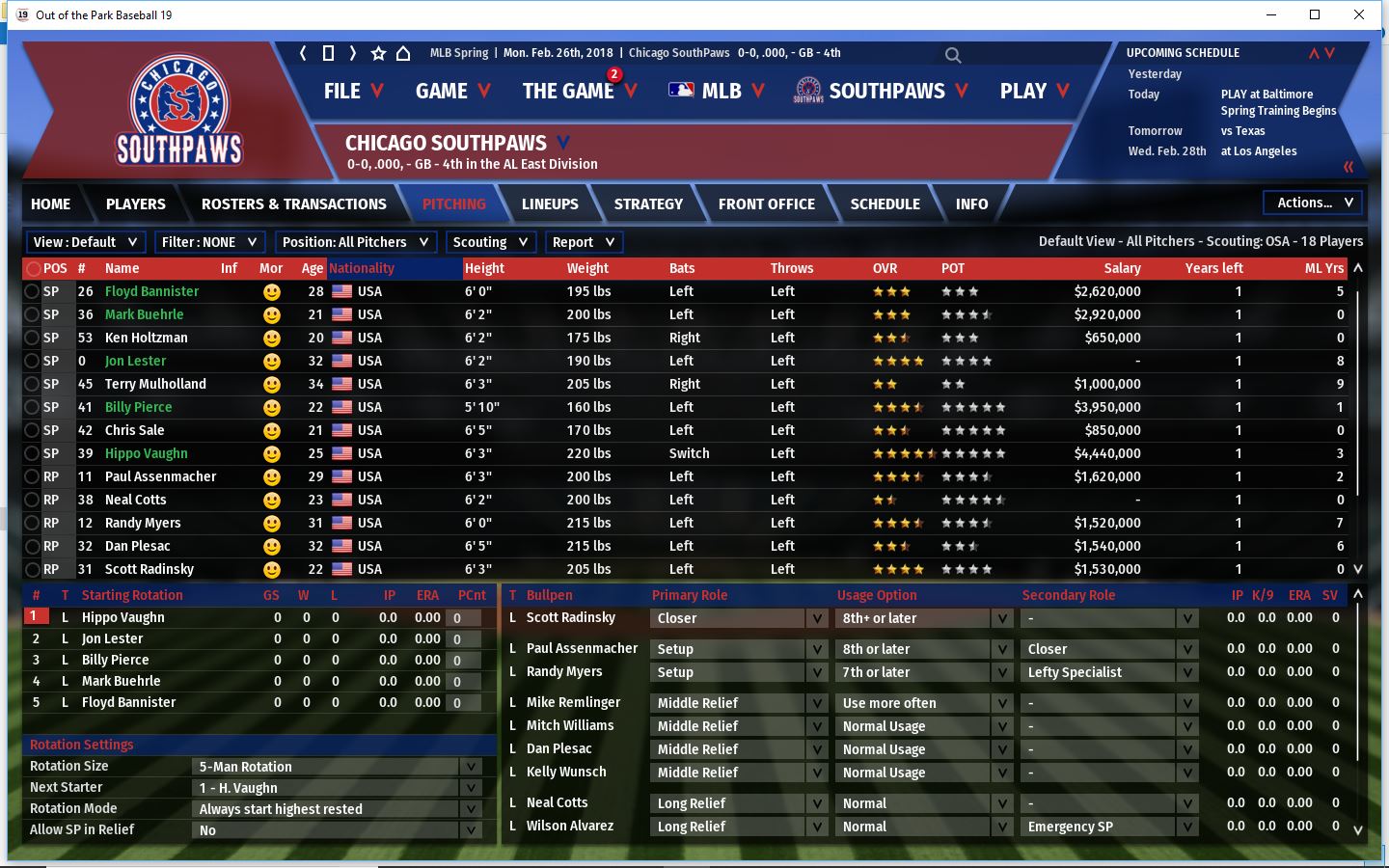This screenshot has height=868, width=1389.
Task: Select Chris Sale's row radio button
Action: click(x=32, y=430)
